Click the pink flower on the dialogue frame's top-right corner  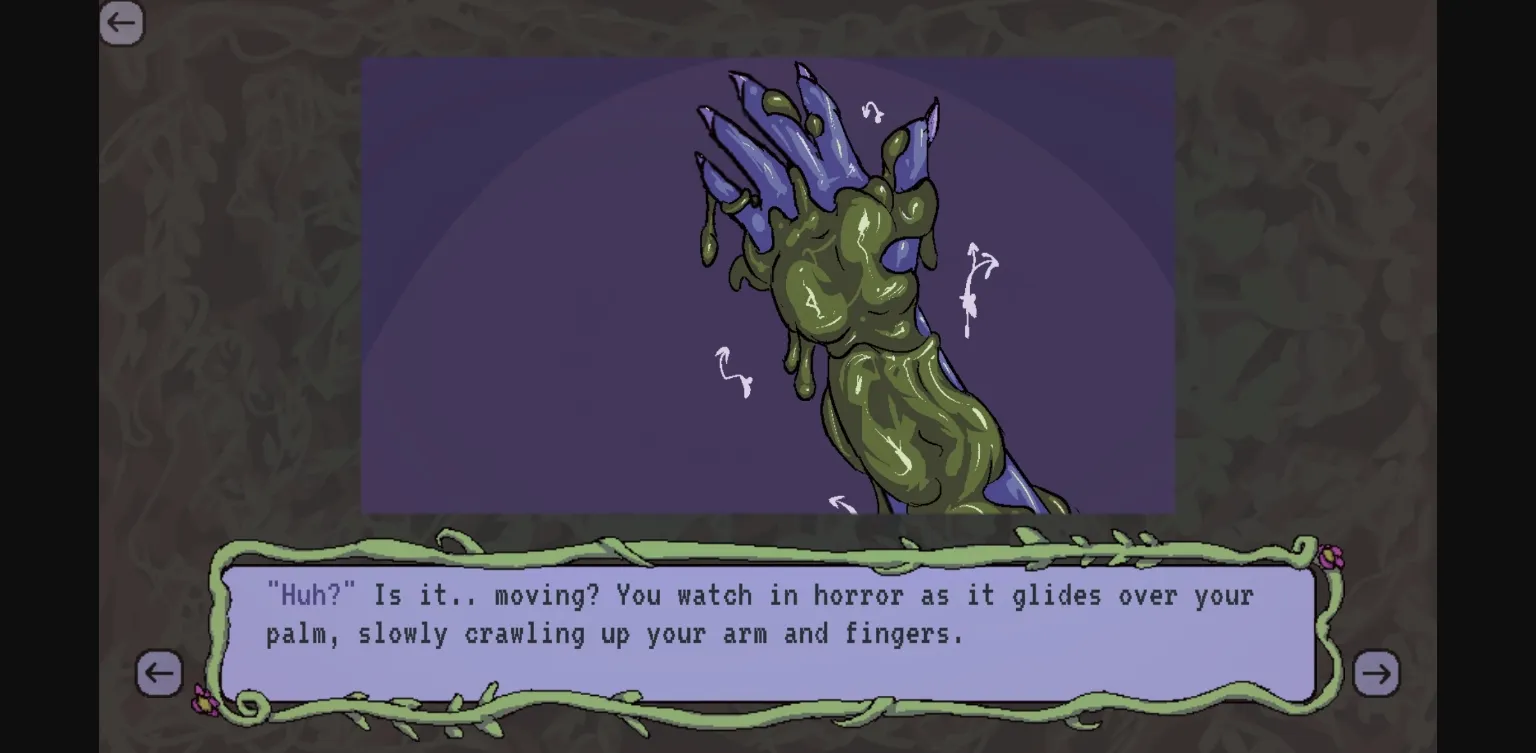pos(1330,556)
